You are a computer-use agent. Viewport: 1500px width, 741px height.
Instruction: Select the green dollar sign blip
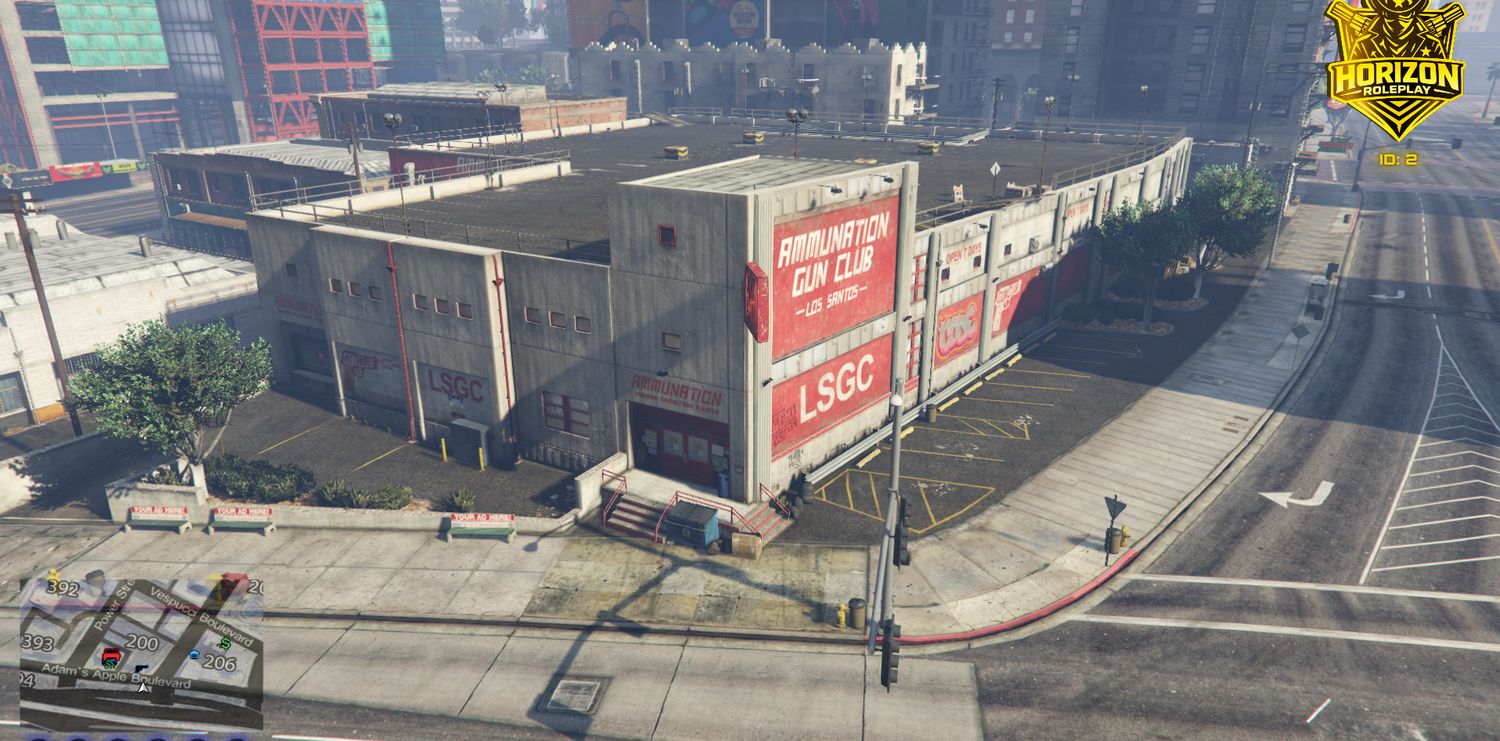tap(225, 642)
